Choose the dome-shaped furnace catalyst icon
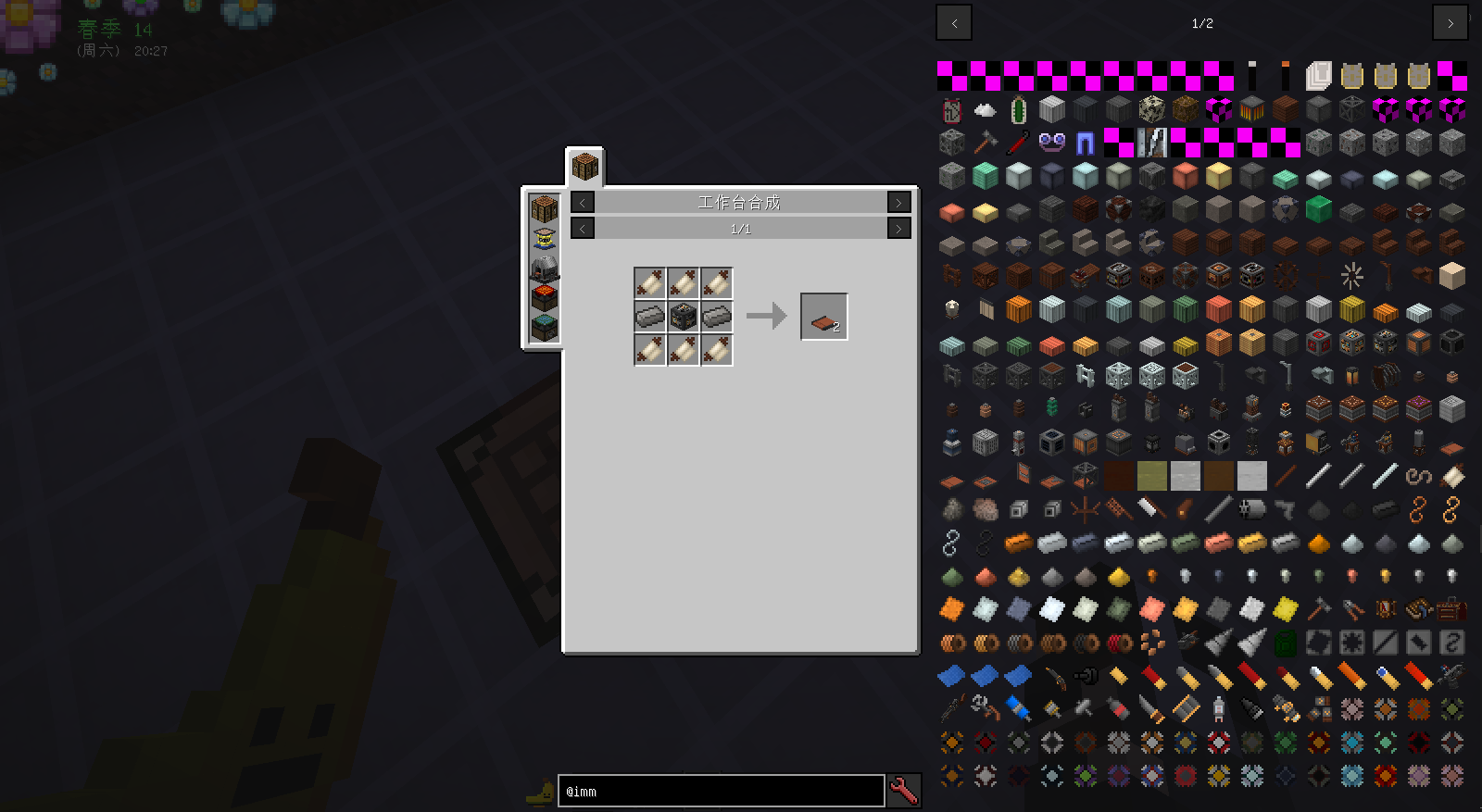1482x812 pixels. click(545, 269)
